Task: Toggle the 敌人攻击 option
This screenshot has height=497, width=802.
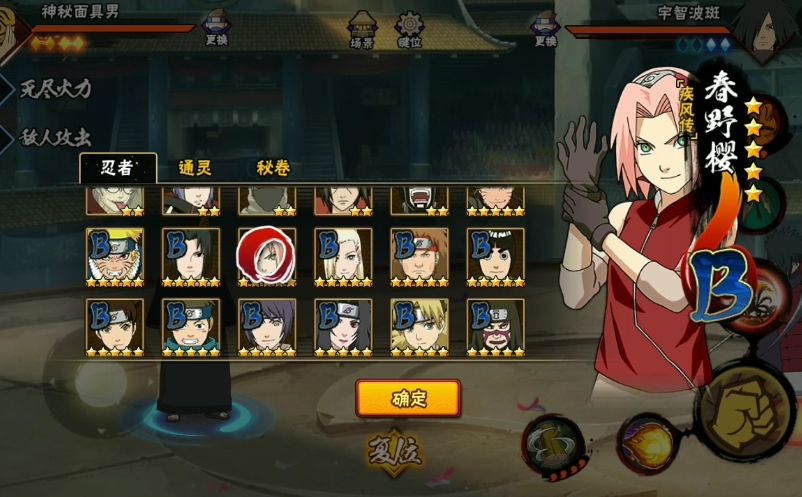Action: [x=55, y=137]
